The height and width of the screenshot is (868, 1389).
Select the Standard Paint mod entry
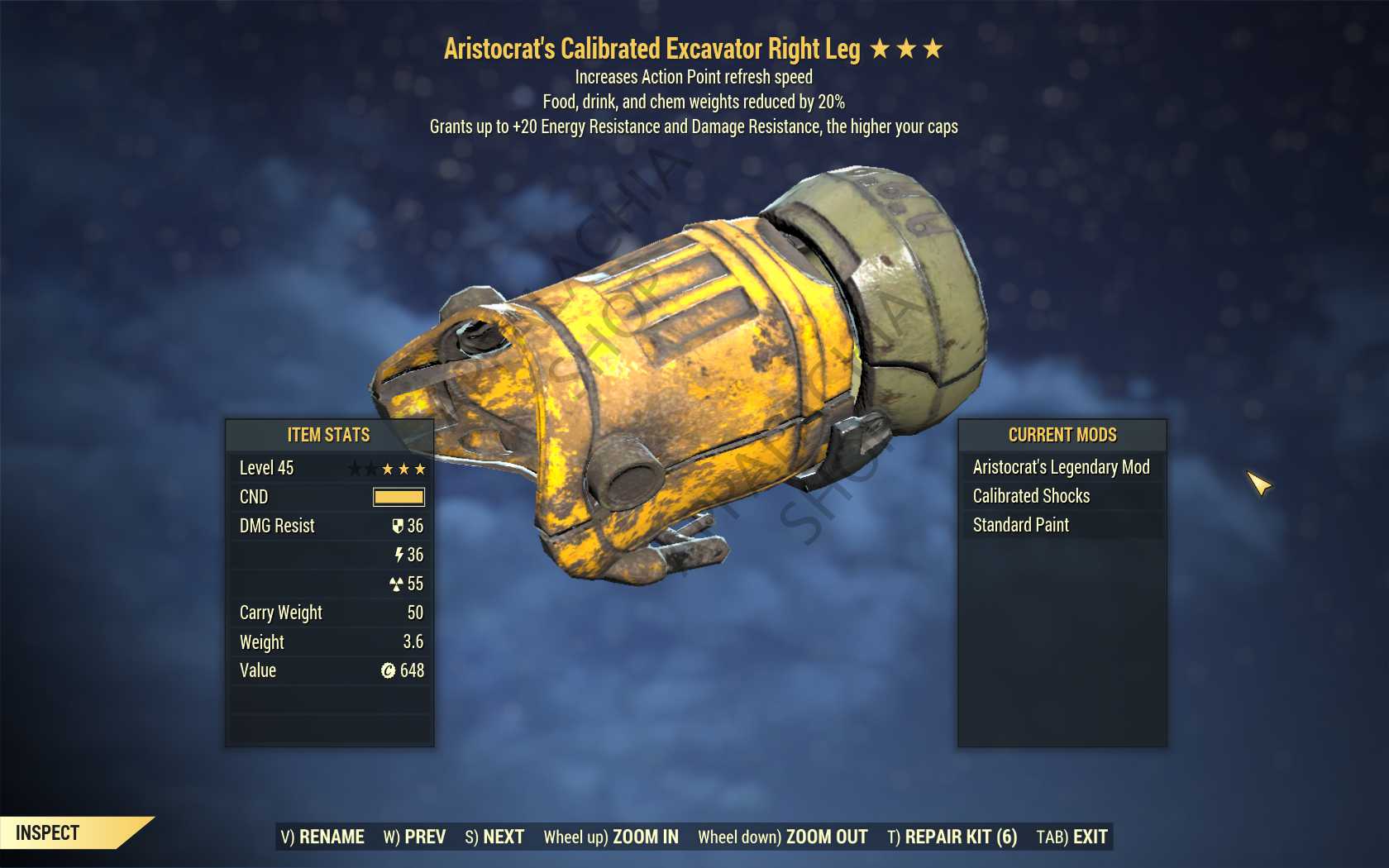pos(1020,525)
